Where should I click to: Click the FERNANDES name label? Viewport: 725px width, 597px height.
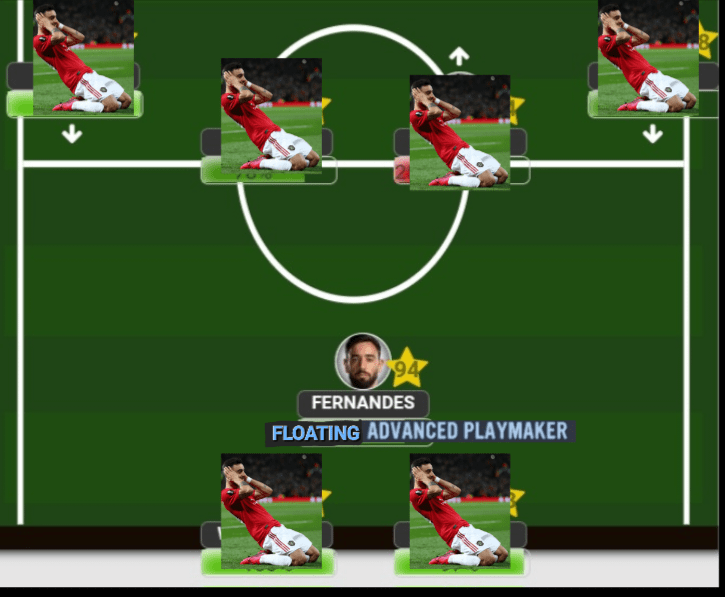click(363, 403)
